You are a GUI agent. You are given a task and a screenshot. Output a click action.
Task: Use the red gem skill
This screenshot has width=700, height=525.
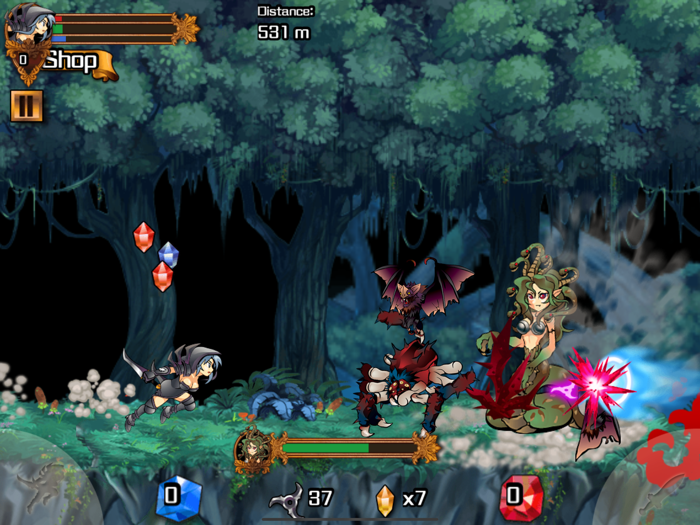(519, 495)
